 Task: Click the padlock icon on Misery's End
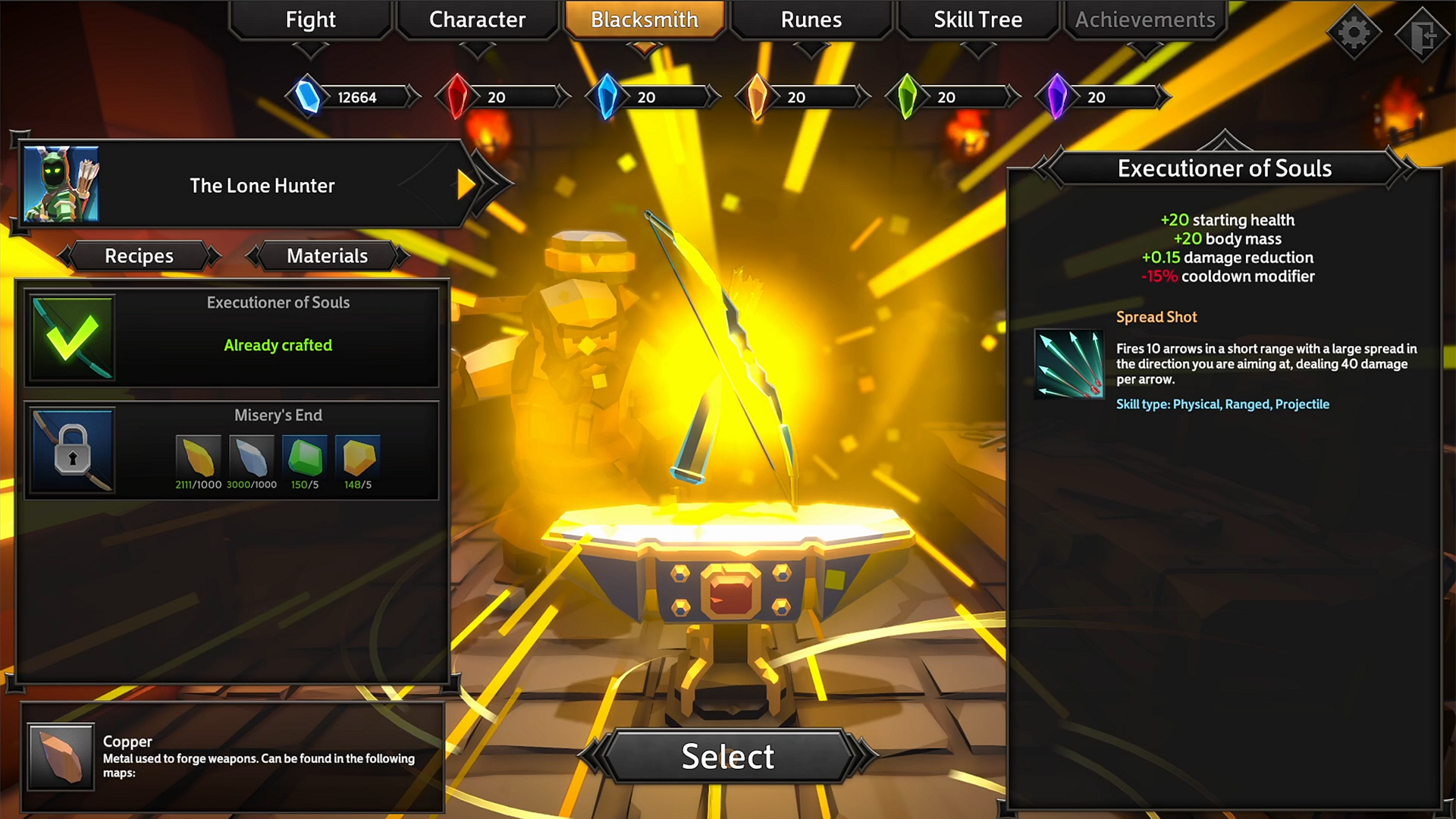click(72, 451)
